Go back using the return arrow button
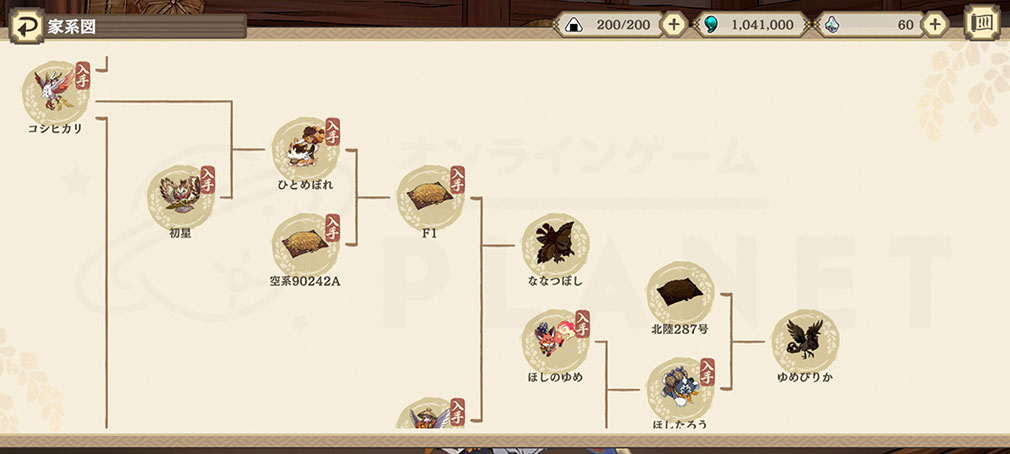 point(26,26)
